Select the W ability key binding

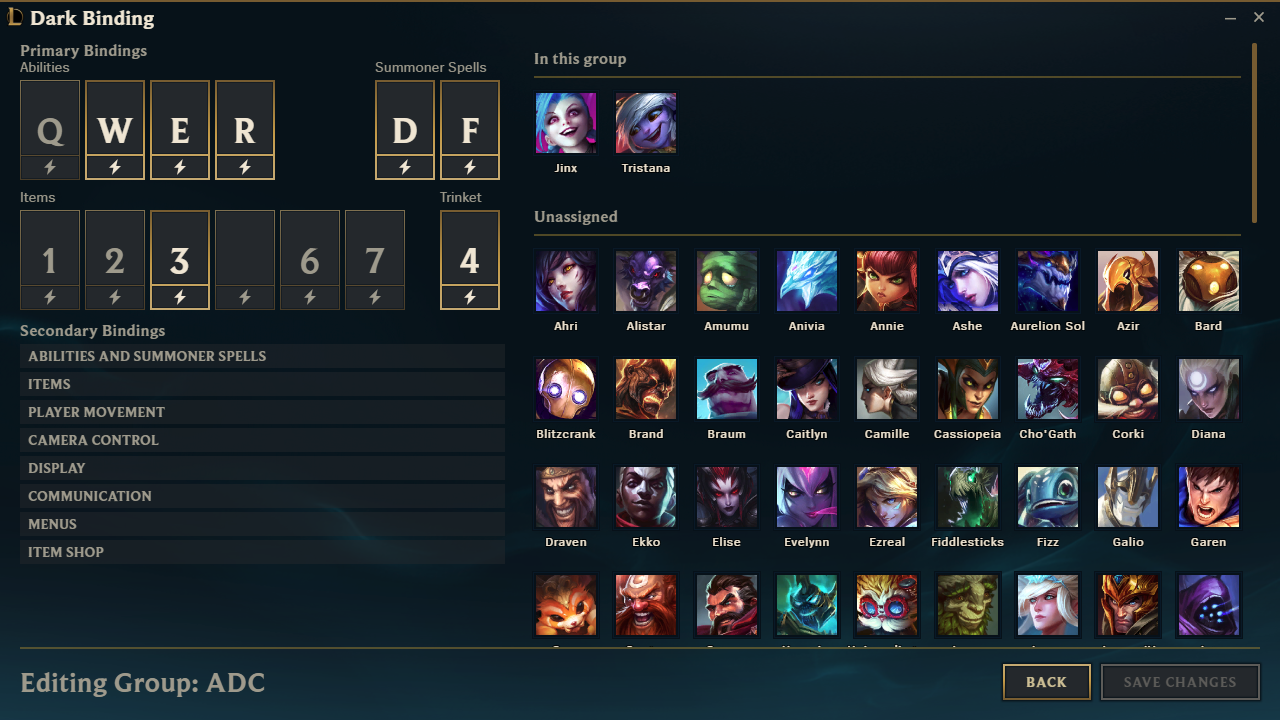(x=115, y=130)
